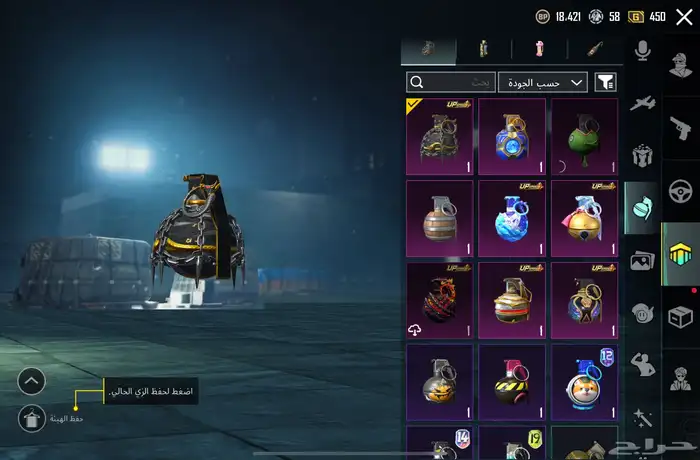Select the golden bell grenade skin
The image size is (700, 460).
tap(584, 218)
